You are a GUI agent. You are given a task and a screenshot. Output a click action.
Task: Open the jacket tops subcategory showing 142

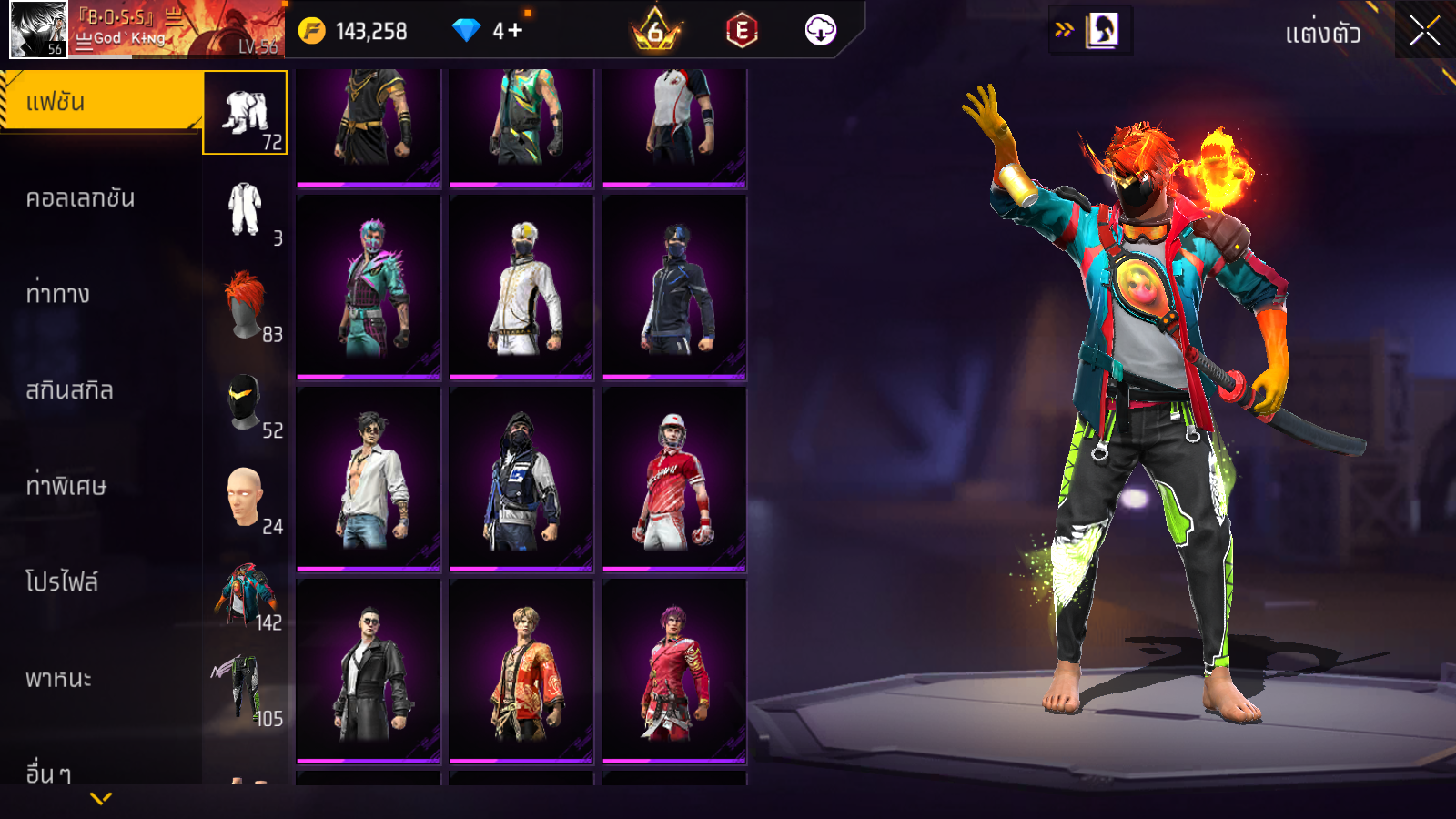245,594
